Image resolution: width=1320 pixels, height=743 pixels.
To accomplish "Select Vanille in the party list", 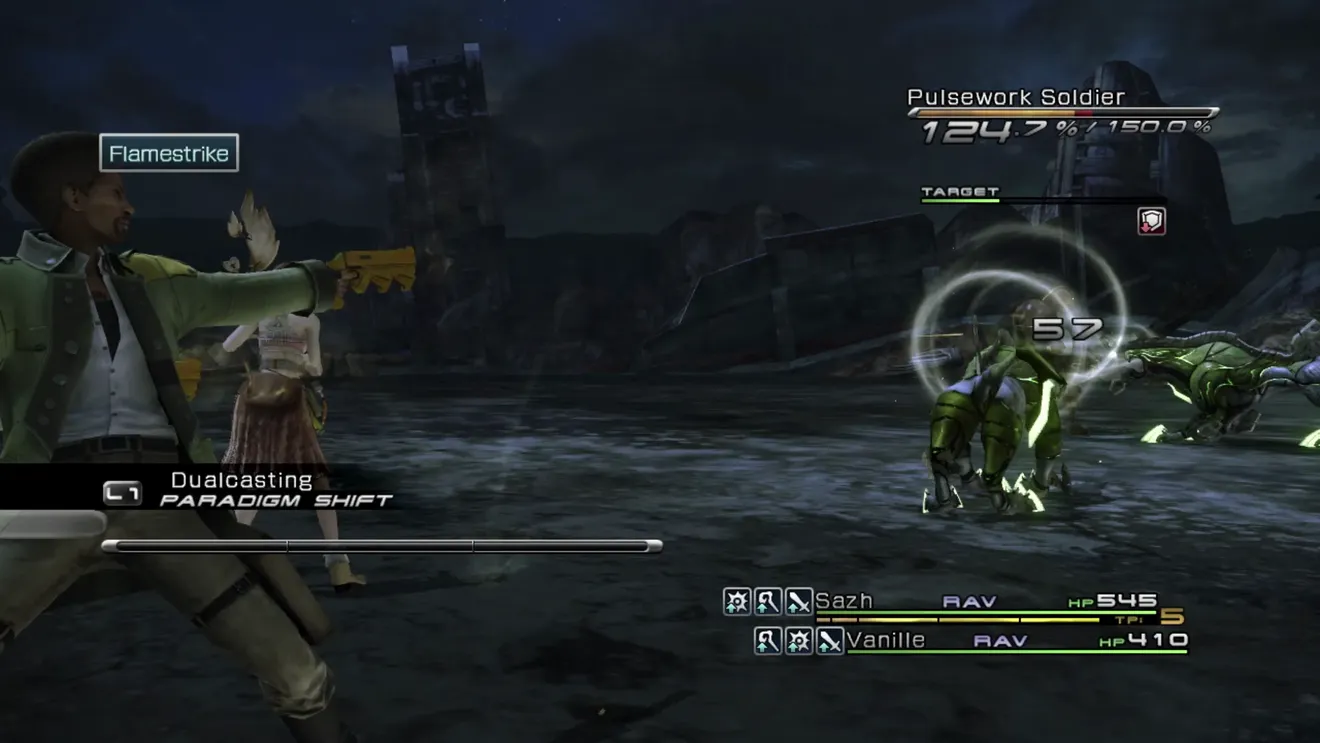I will coord(886,640).
